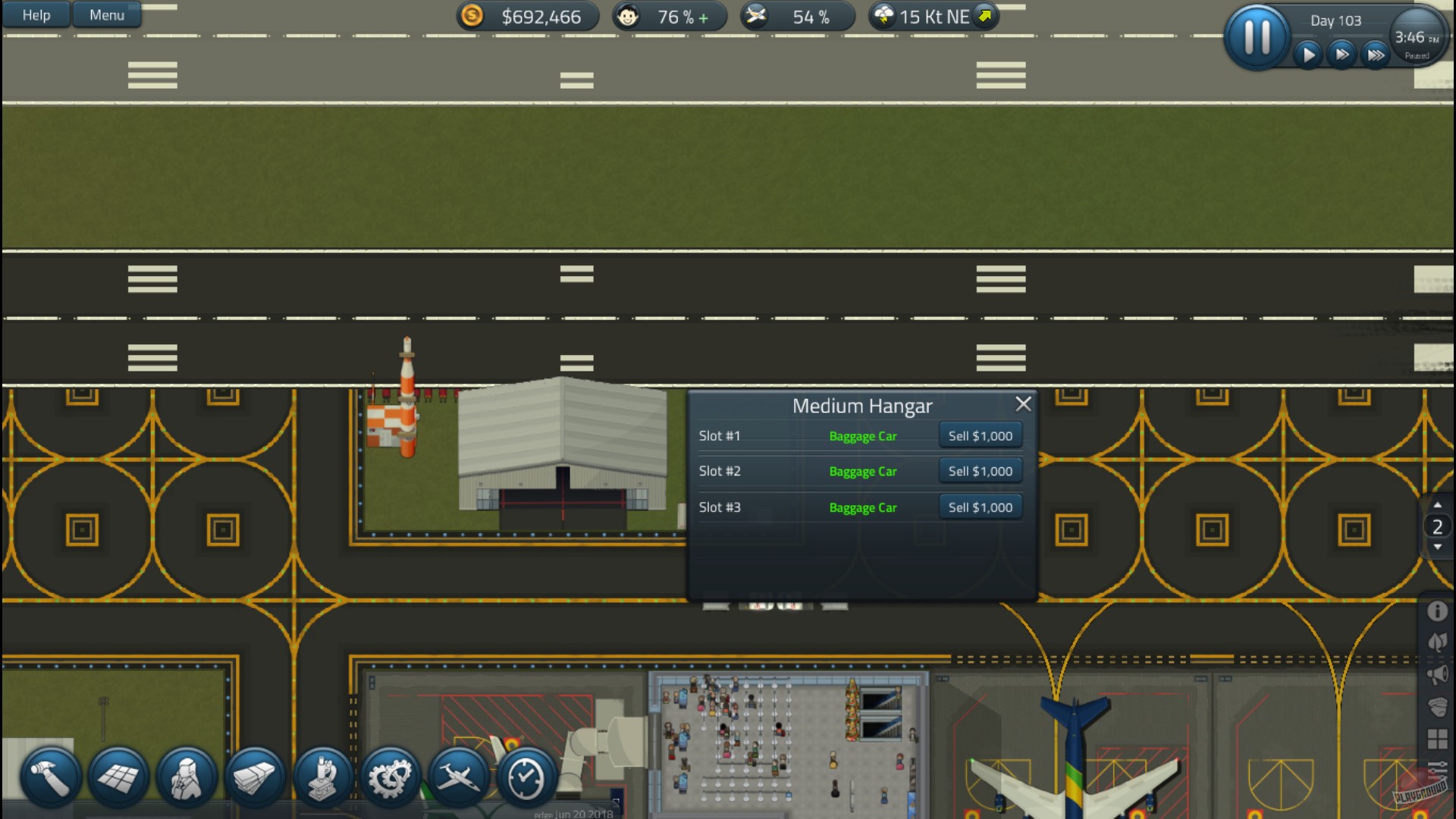This screenshot has height=819, width=1456.
Task: Open the flight scheduling airplane icon
Action: 459,775
